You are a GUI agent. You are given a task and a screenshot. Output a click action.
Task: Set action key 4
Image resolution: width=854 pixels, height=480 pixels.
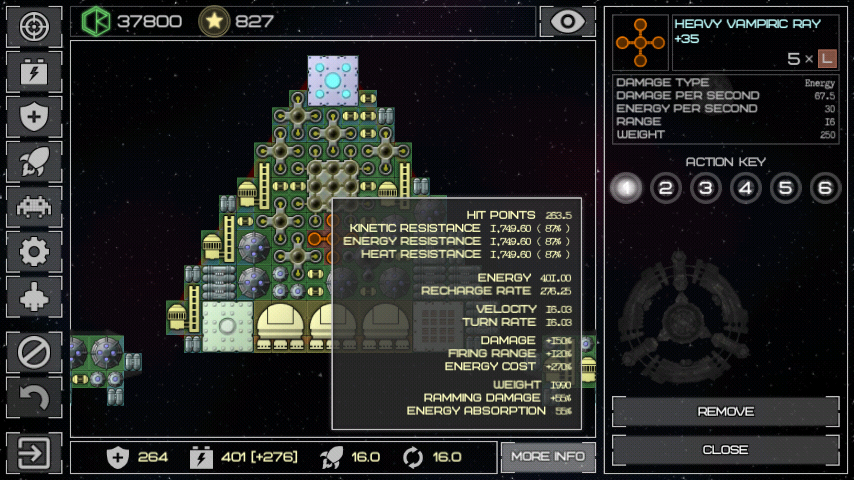point(745,188)
